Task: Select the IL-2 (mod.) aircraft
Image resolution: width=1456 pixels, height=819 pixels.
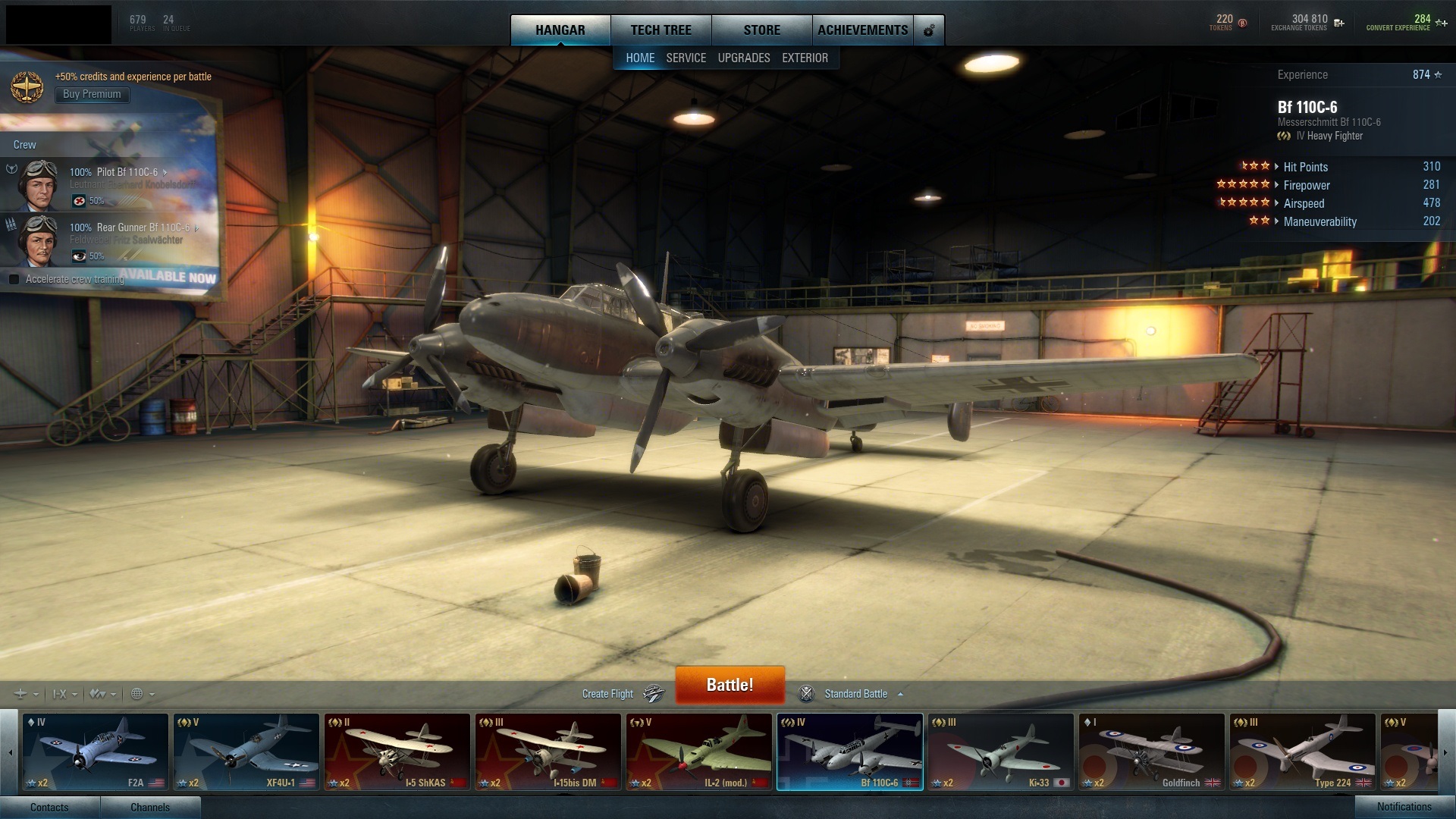Action: [x=698, y=752]
